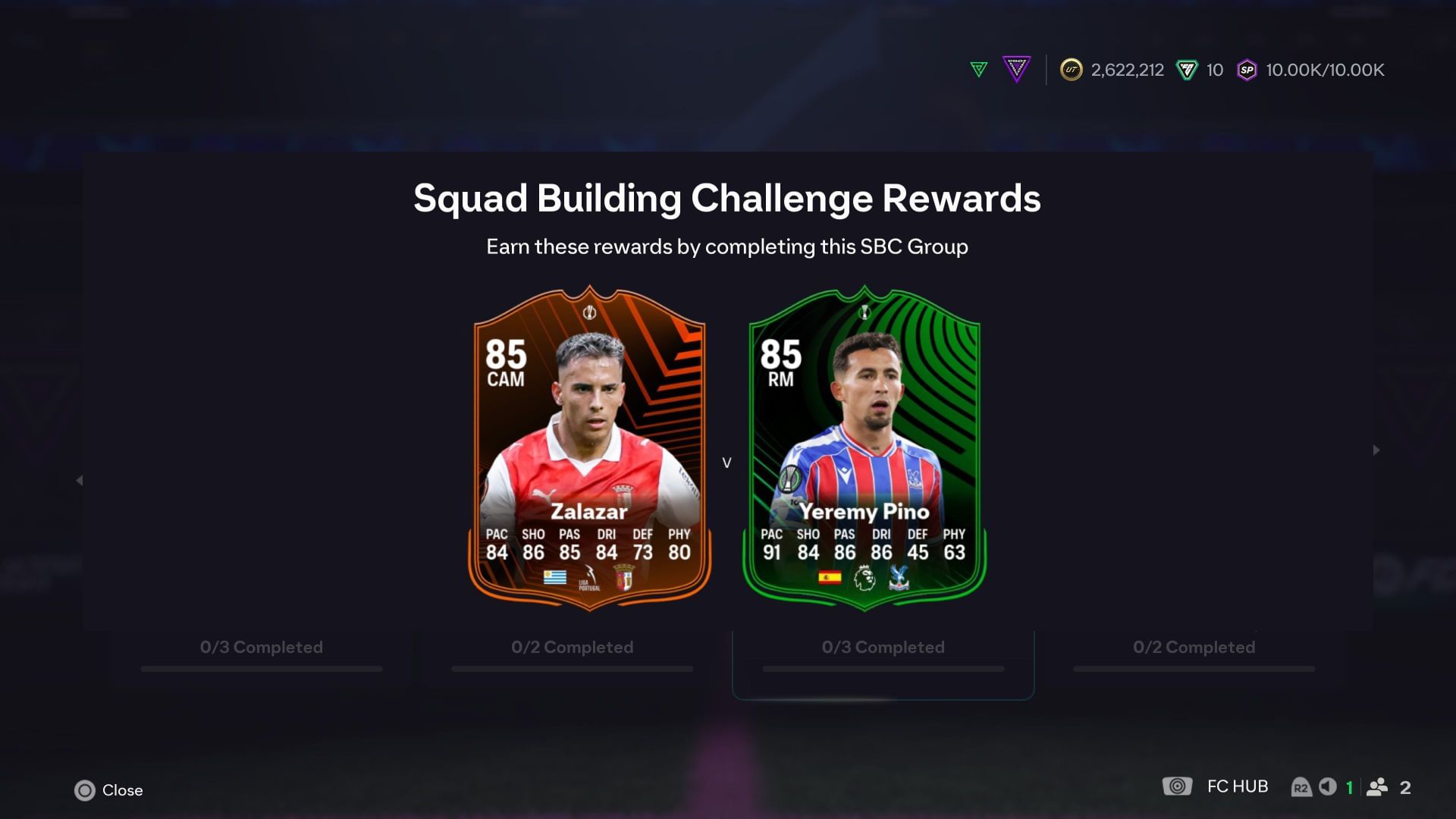Open the FC Points icon showing 10
The image size is (1456, 819).
(x=1186, y=70)
